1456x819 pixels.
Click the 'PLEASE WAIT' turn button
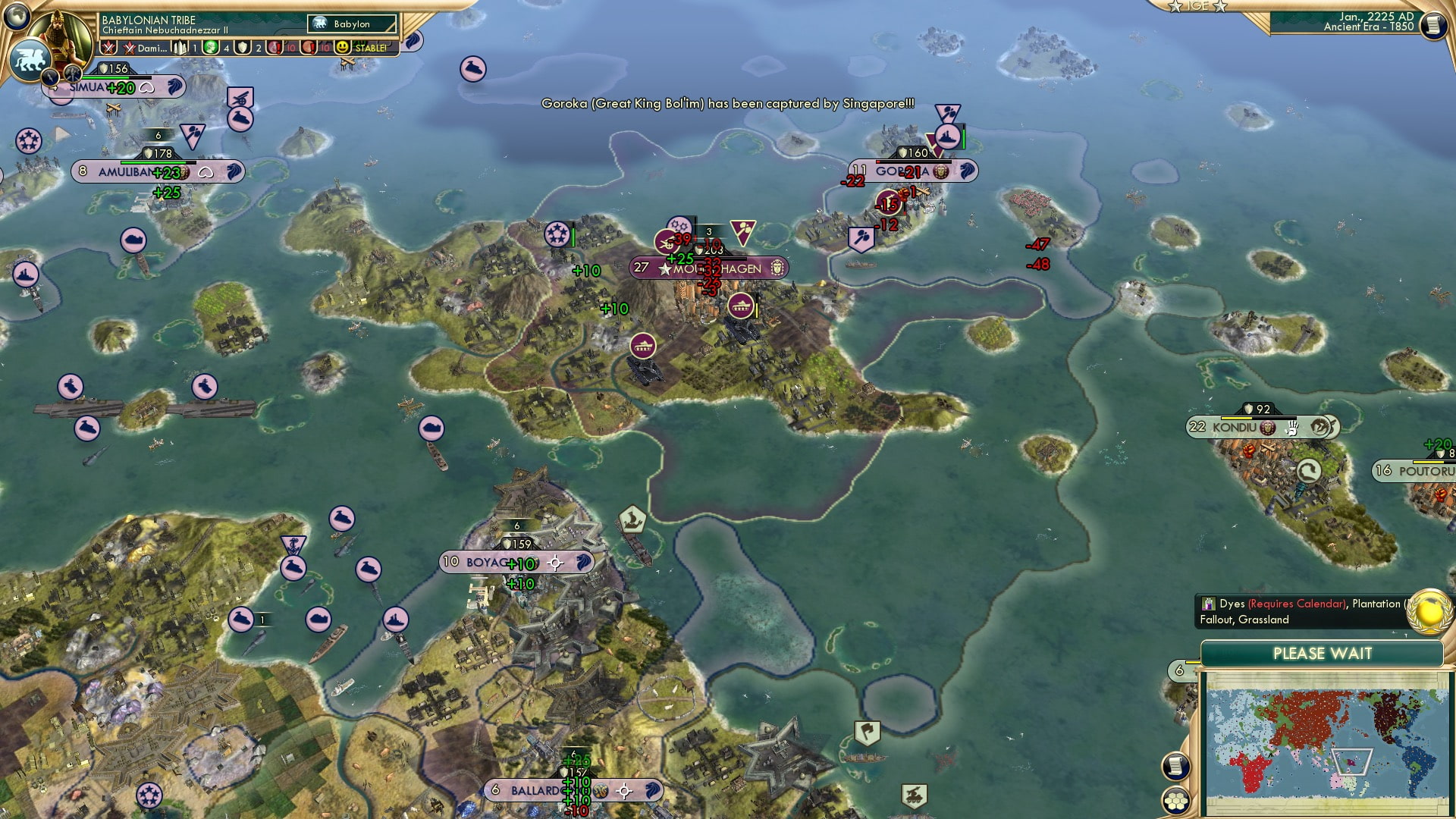coord(1322,654)
